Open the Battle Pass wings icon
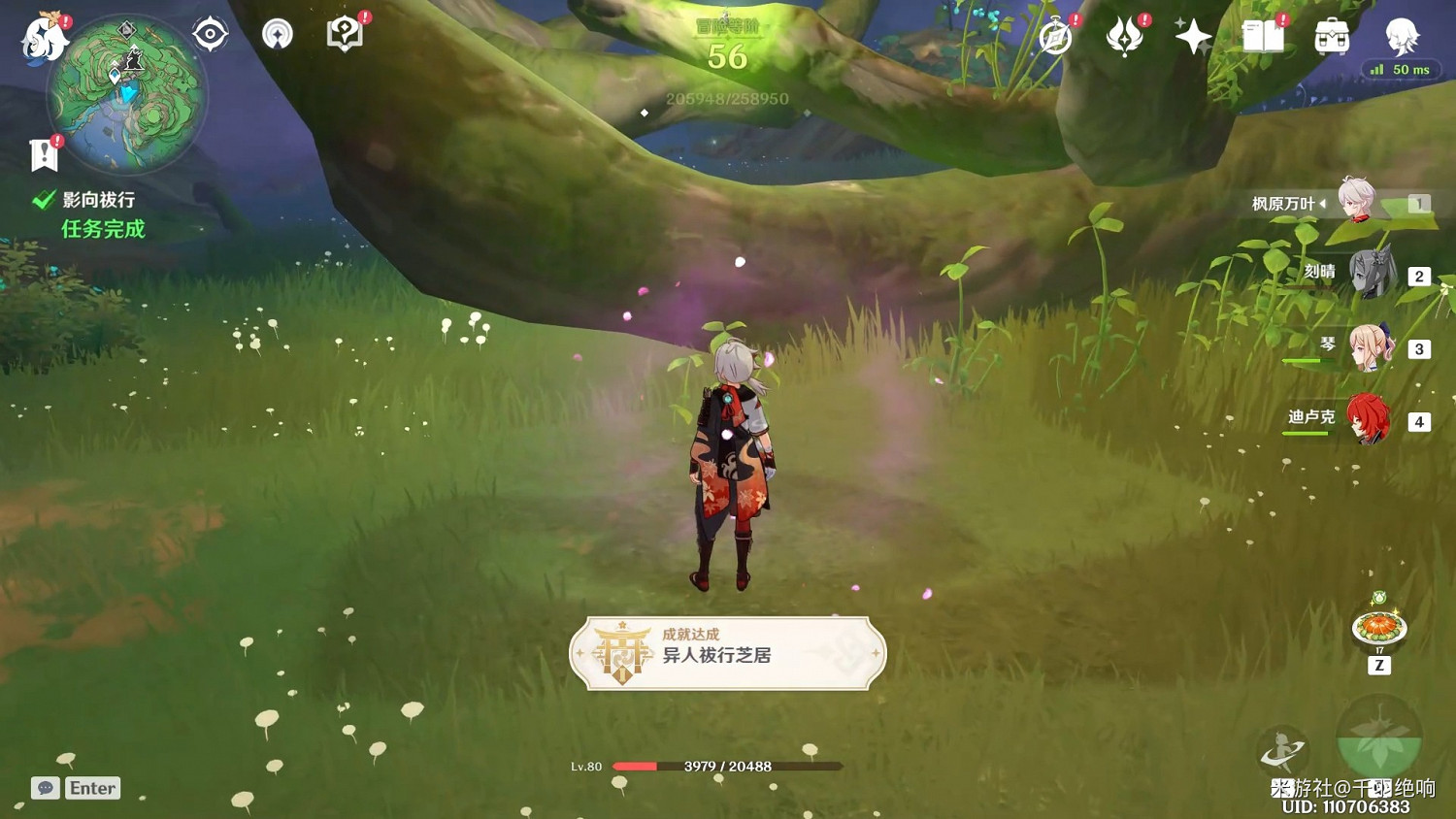This screenshot has height=819, width=1456. coord(1124,37)
